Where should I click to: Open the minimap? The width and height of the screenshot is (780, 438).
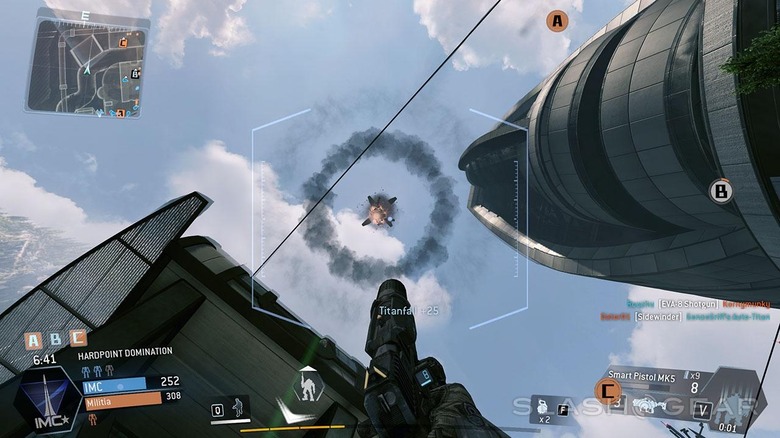[86, 64]
